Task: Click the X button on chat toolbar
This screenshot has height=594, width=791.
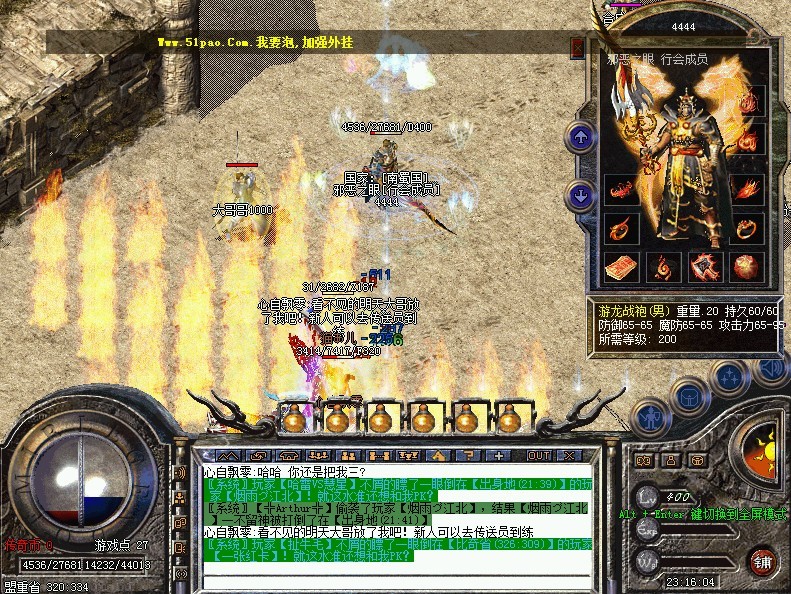Action: click(568, 455)
